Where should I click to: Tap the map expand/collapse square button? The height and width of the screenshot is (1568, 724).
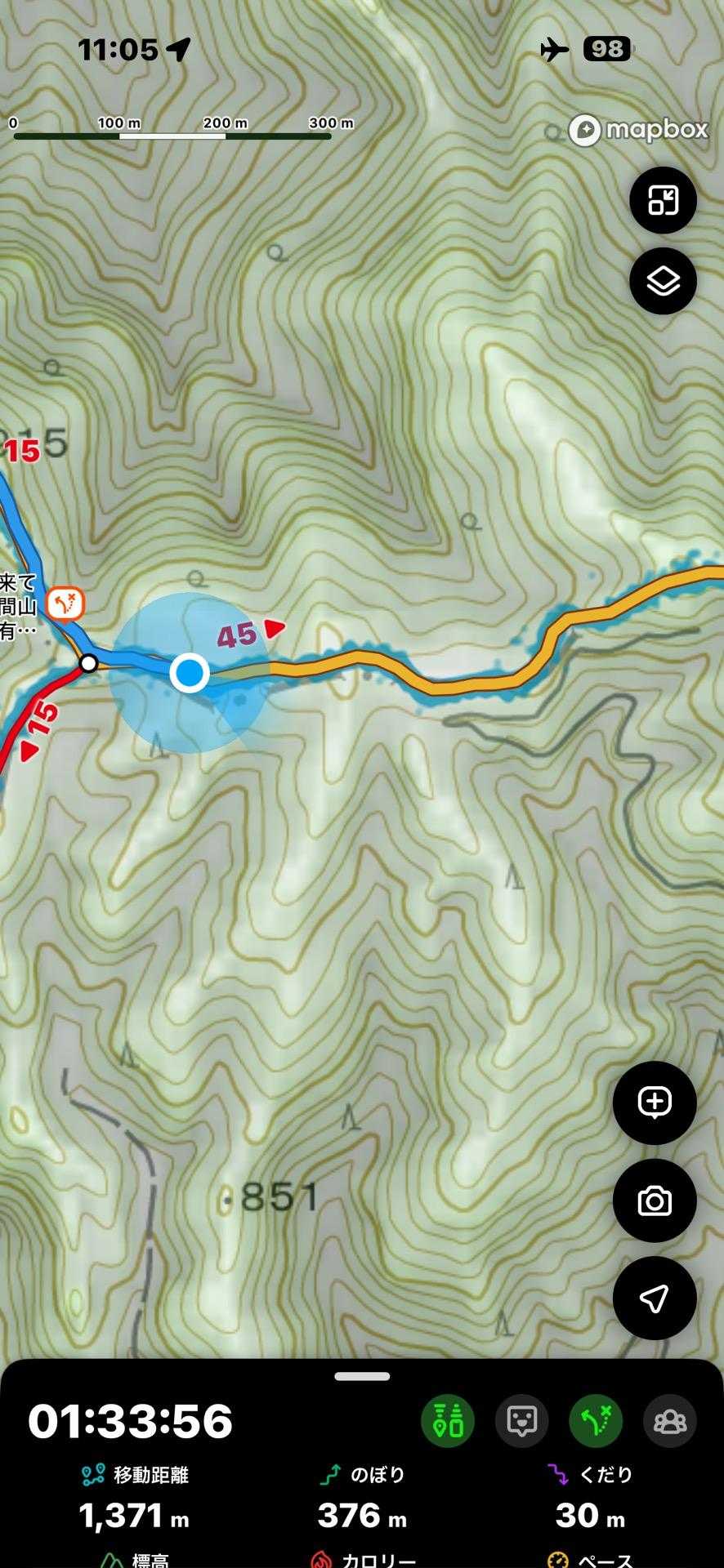coord(663,200)
